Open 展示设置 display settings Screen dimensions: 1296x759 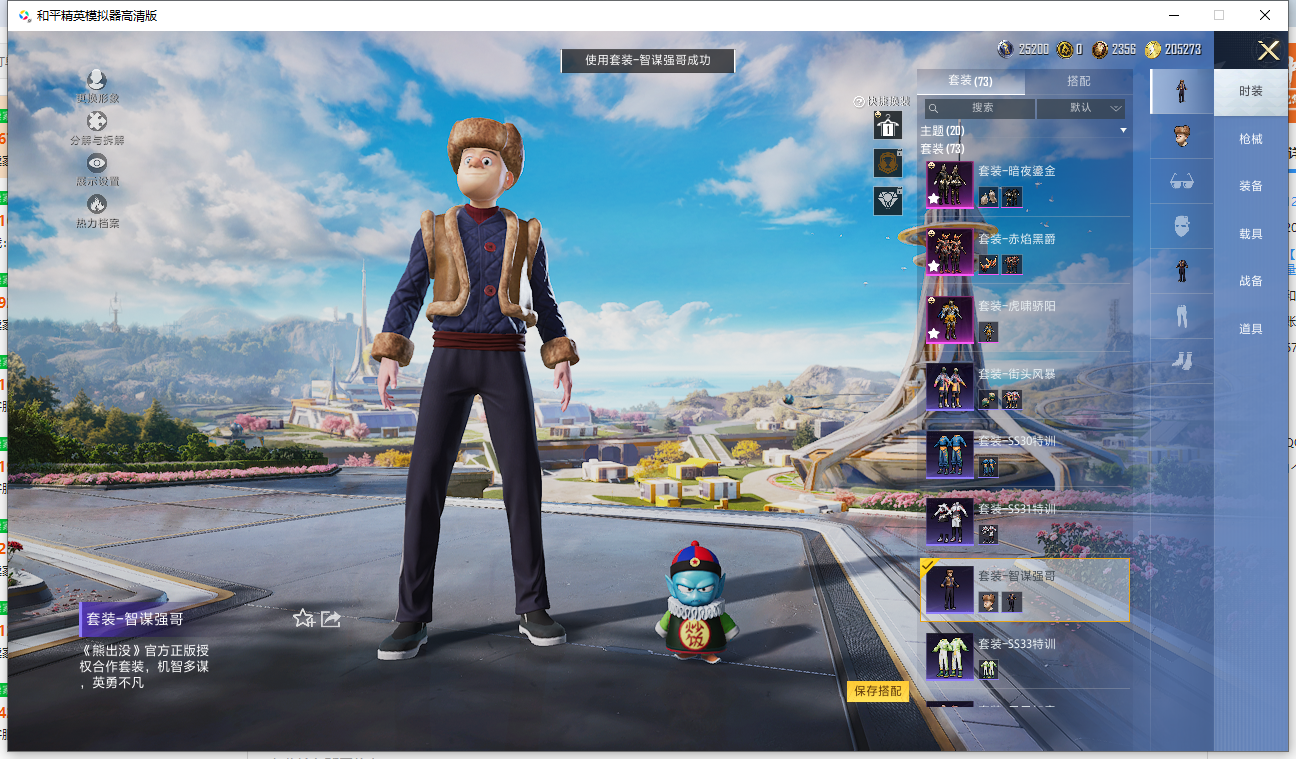click(x=97, y=168)
